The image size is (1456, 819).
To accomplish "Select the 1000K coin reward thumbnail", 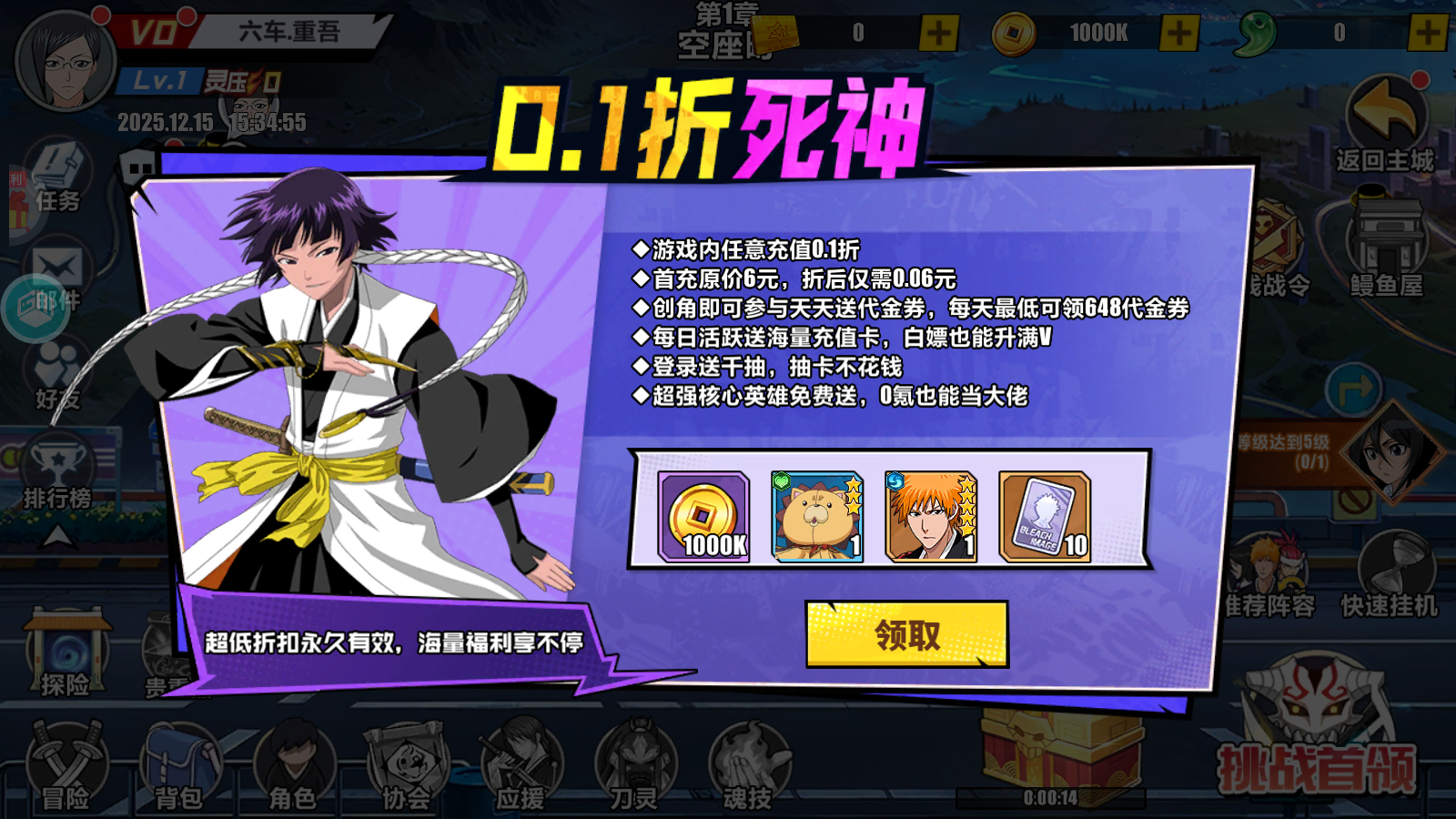I will pos(703,514).
